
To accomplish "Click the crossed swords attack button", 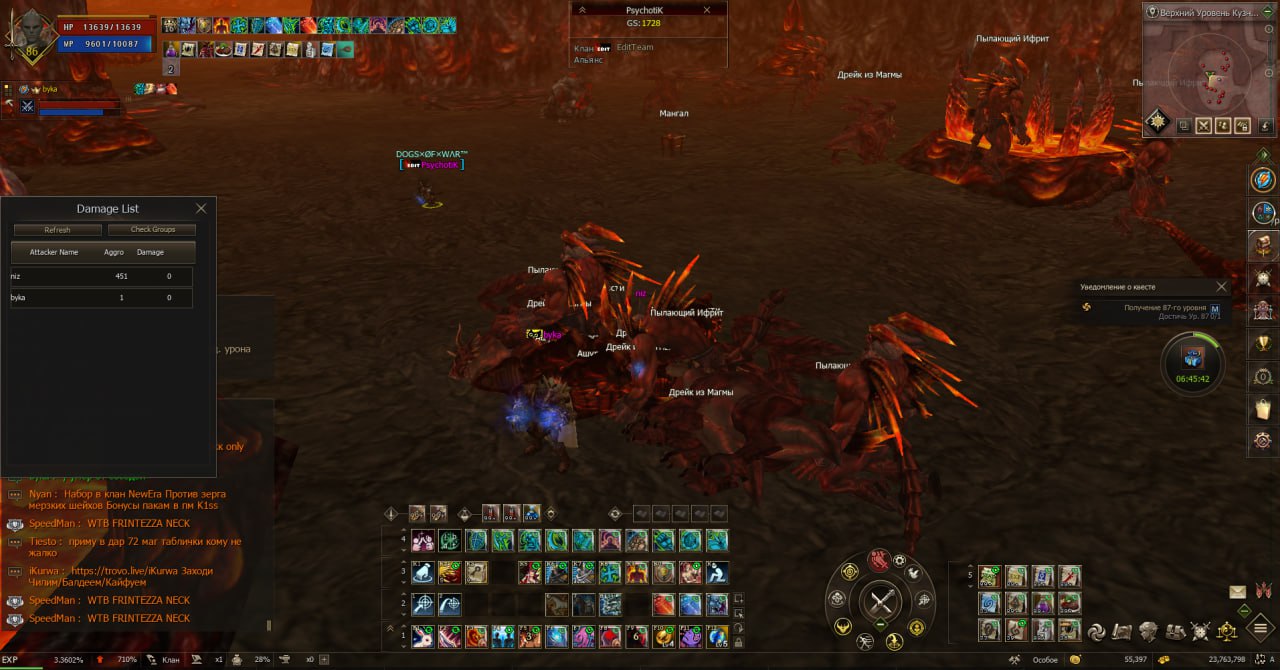I will (x=881, y=602).
